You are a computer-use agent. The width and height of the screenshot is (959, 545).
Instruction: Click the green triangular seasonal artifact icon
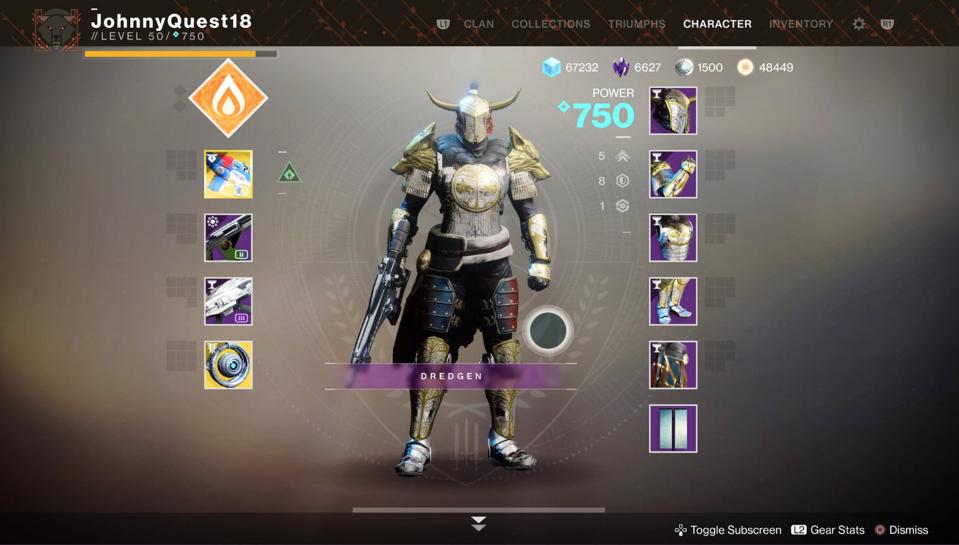pos(289,174)
